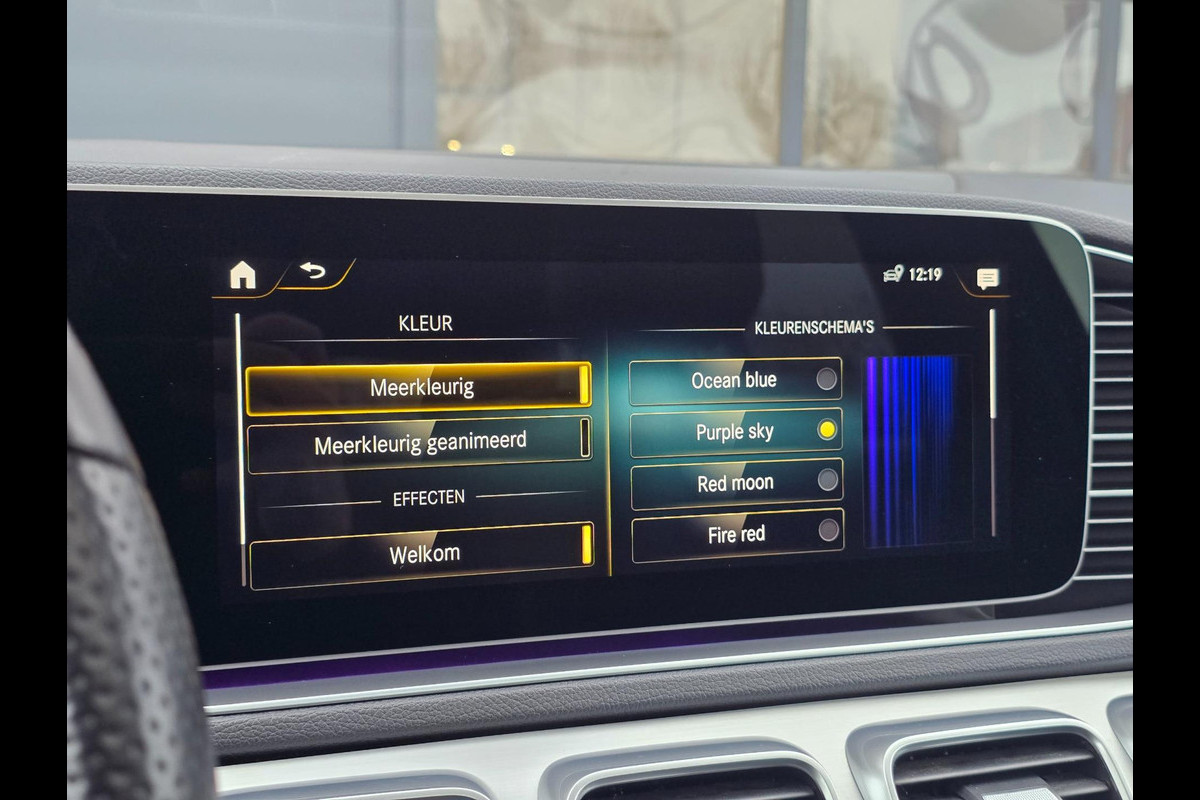Screen dimensions: 1200x800
Task: Open the messages notification icon
Action: [987, 279]
